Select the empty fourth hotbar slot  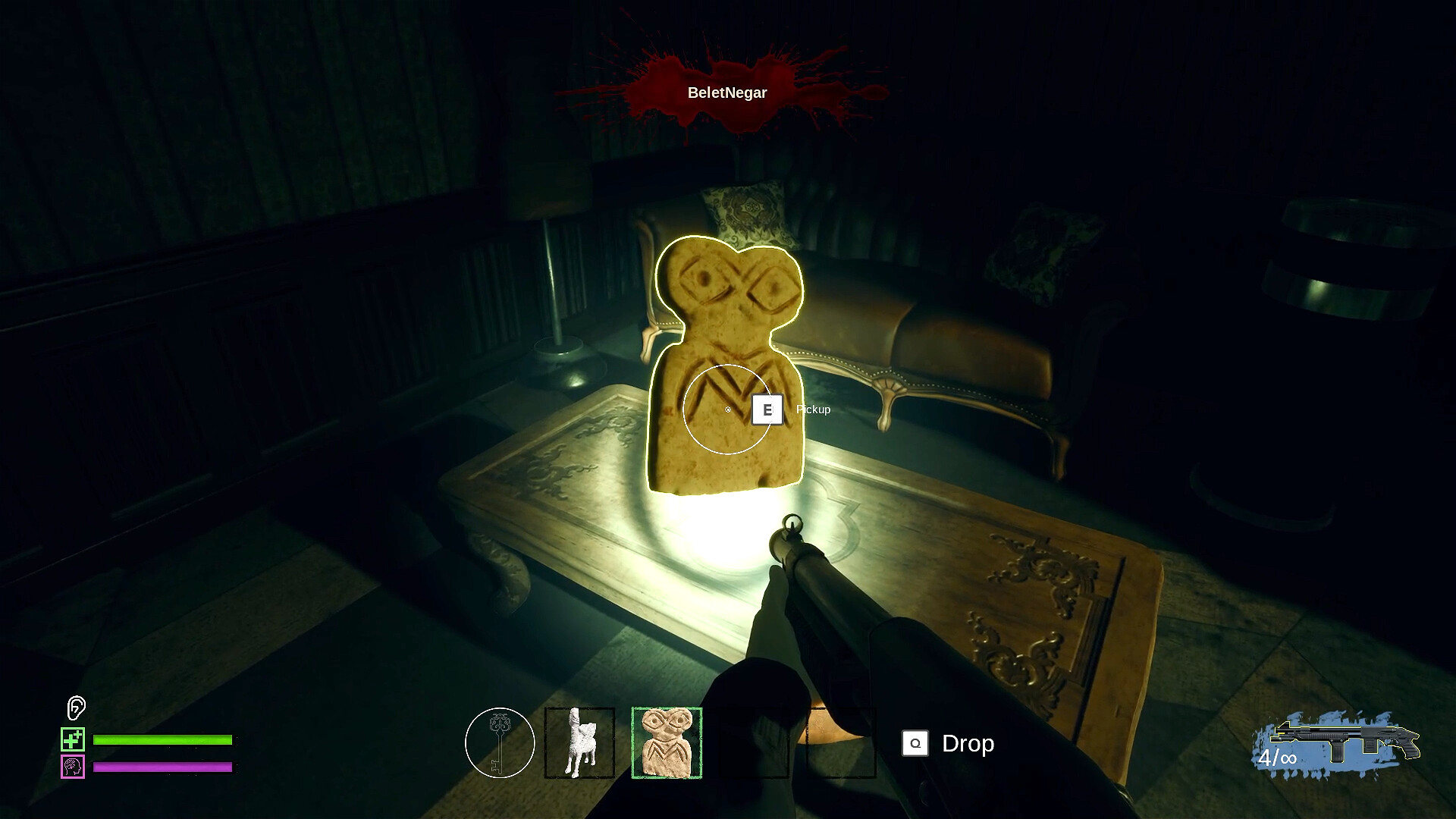tap(752, 742)
